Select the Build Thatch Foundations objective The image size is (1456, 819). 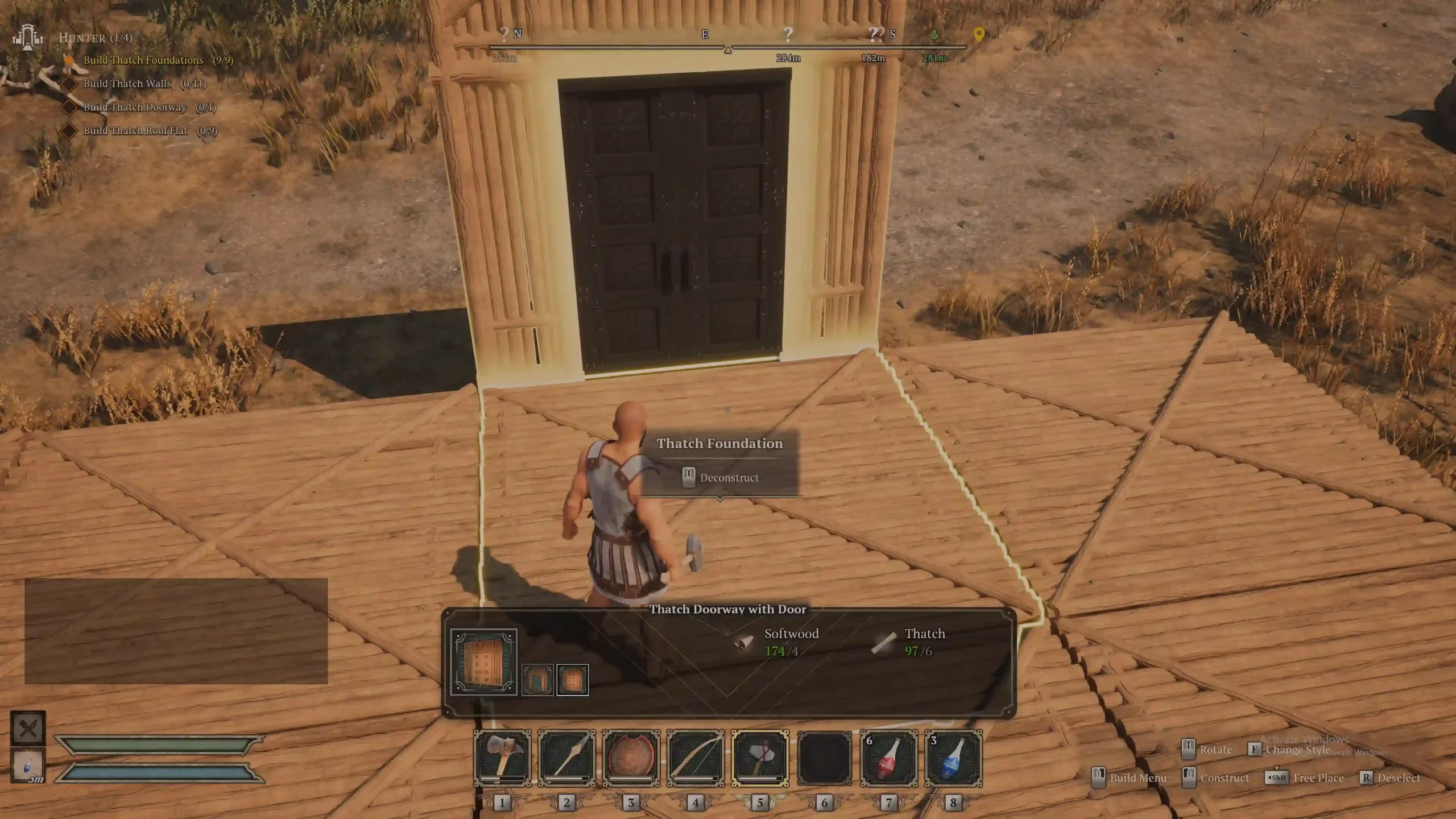pos(143,60)
